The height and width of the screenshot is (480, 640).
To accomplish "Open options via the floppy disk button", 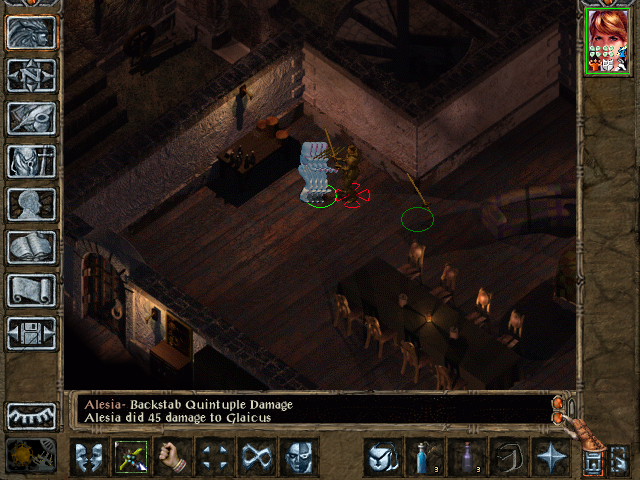I will tap(31, 333).
